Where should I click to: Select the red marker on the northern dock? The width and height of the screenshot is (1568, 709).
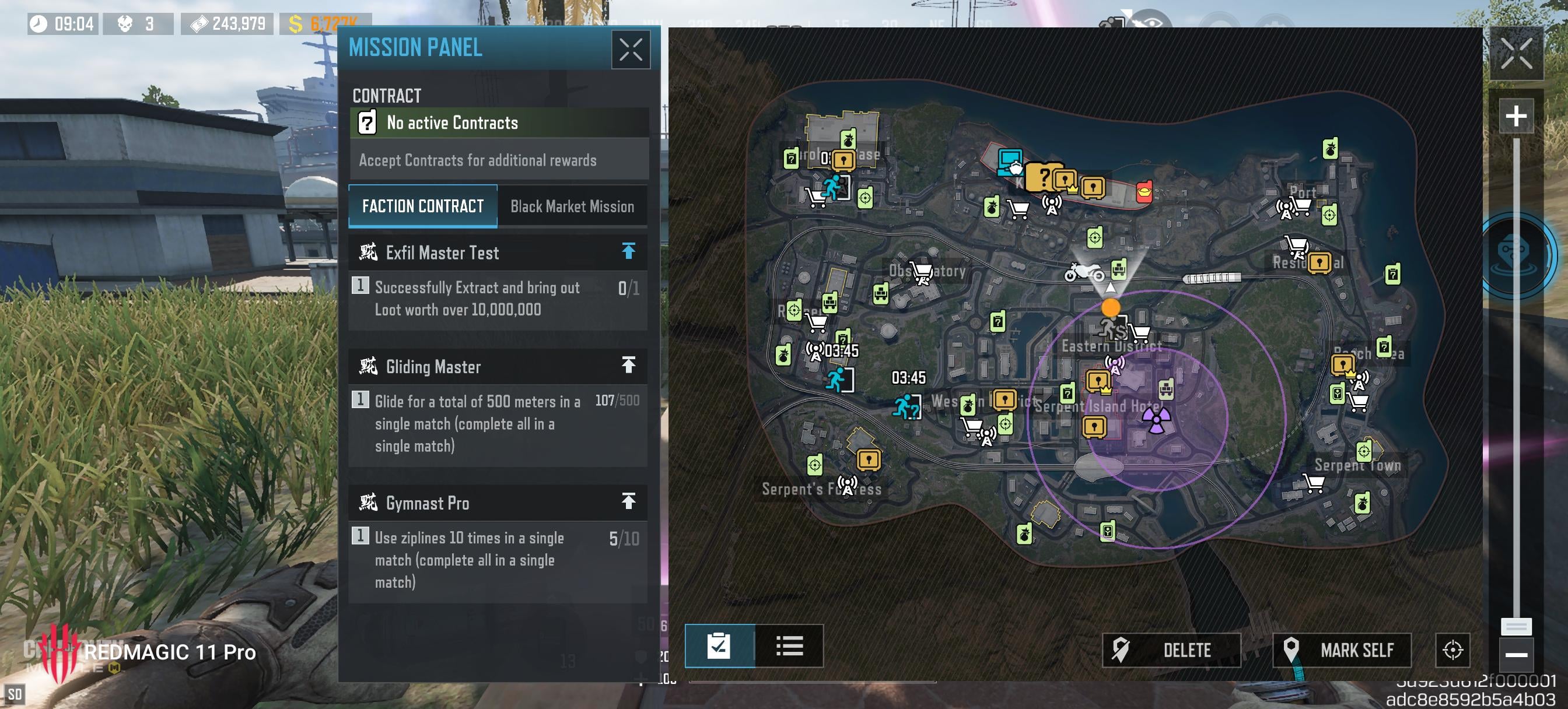point(1144,192)
